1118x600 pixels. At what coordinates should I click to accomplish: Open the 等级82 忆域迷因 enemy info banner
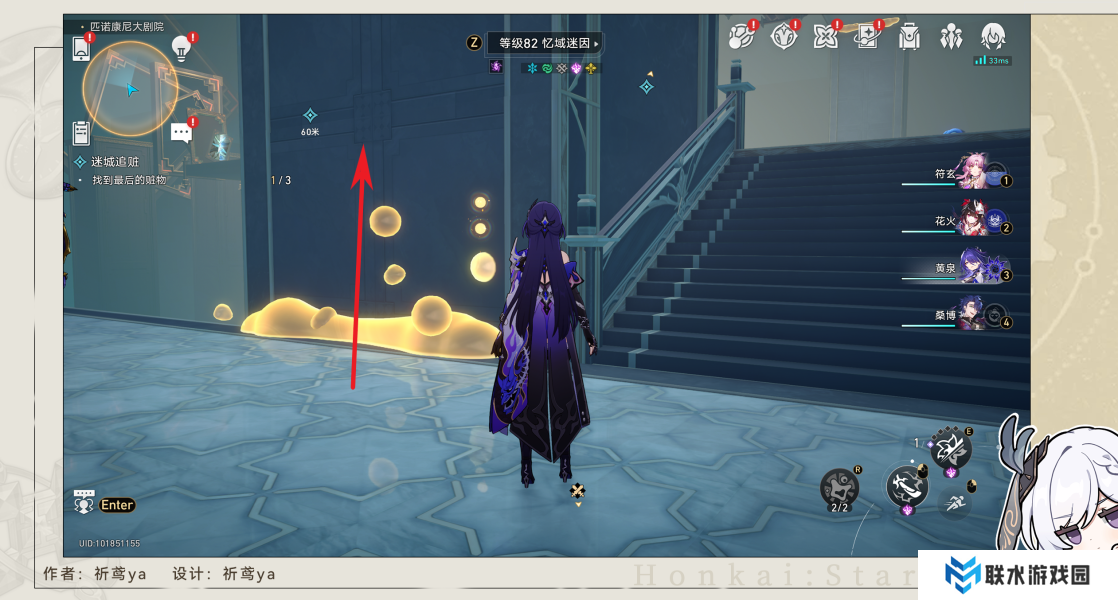pyautogui.click(x=545, y=43)
